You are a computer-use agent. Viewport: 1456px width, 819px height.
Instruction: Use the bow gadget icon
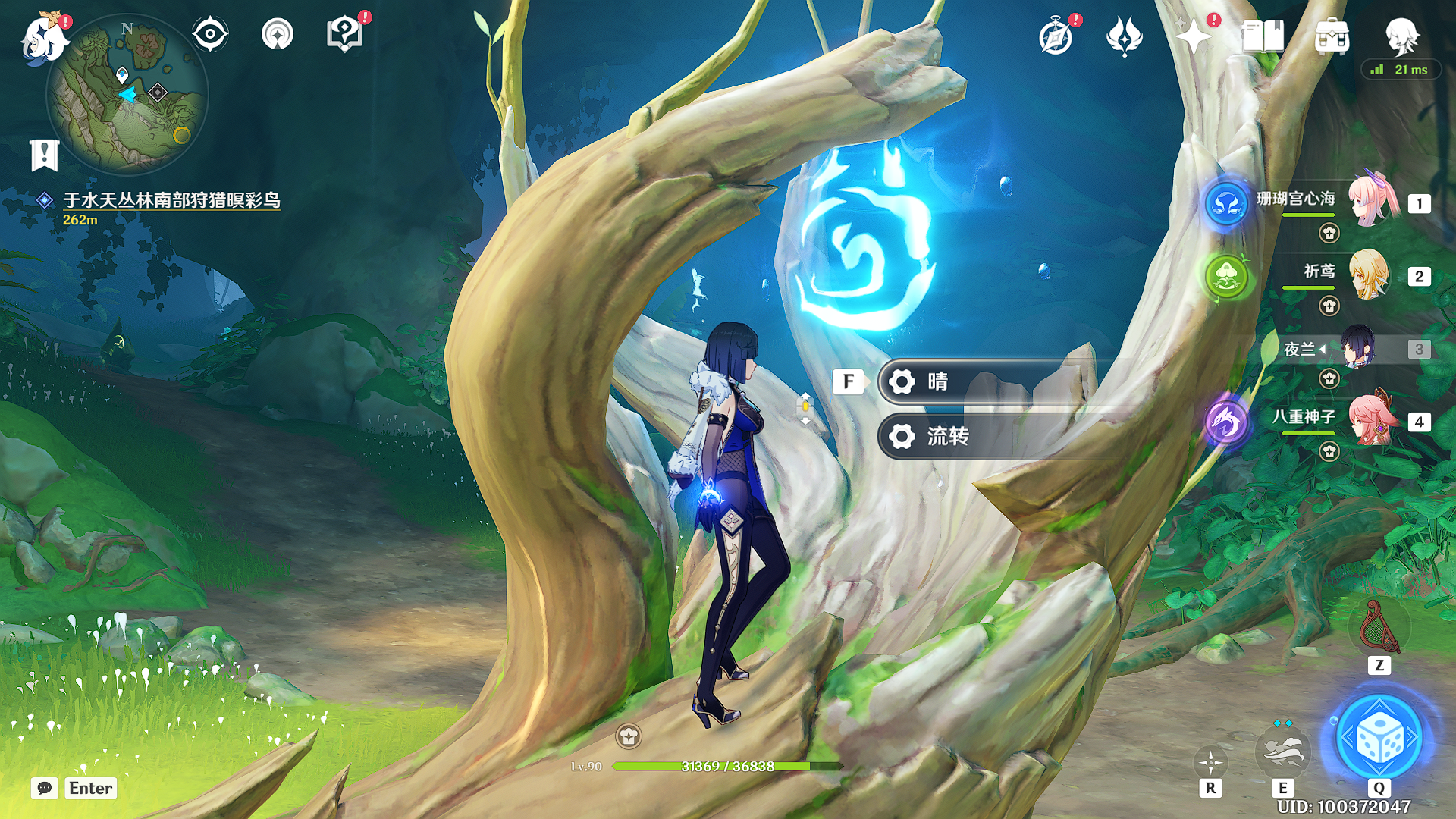click(1379, 628)
